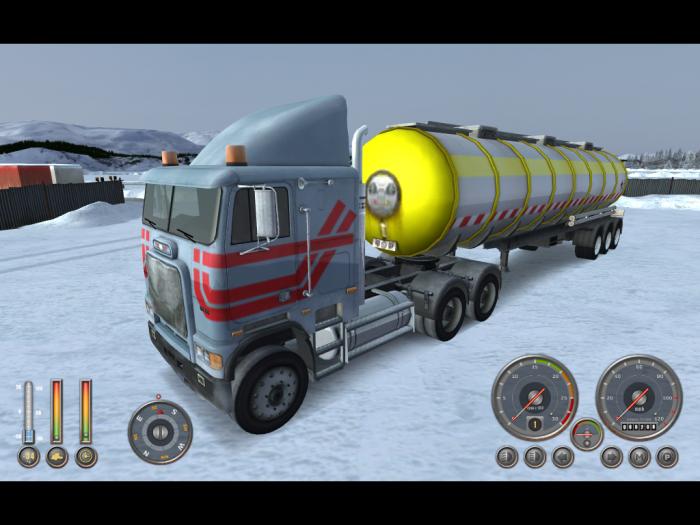
Task: Switch on the high beam headlights button
Action: pyautogui.click(x=535, y=457)
